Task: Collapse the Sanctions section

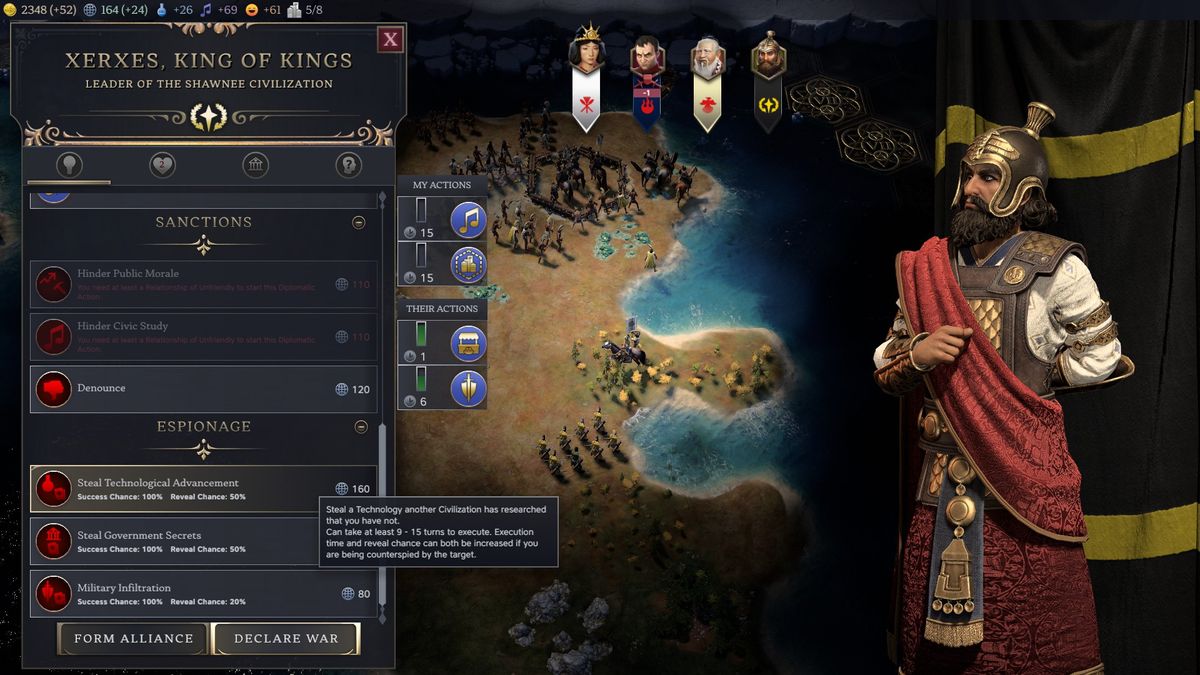Action: click(358, 223)
